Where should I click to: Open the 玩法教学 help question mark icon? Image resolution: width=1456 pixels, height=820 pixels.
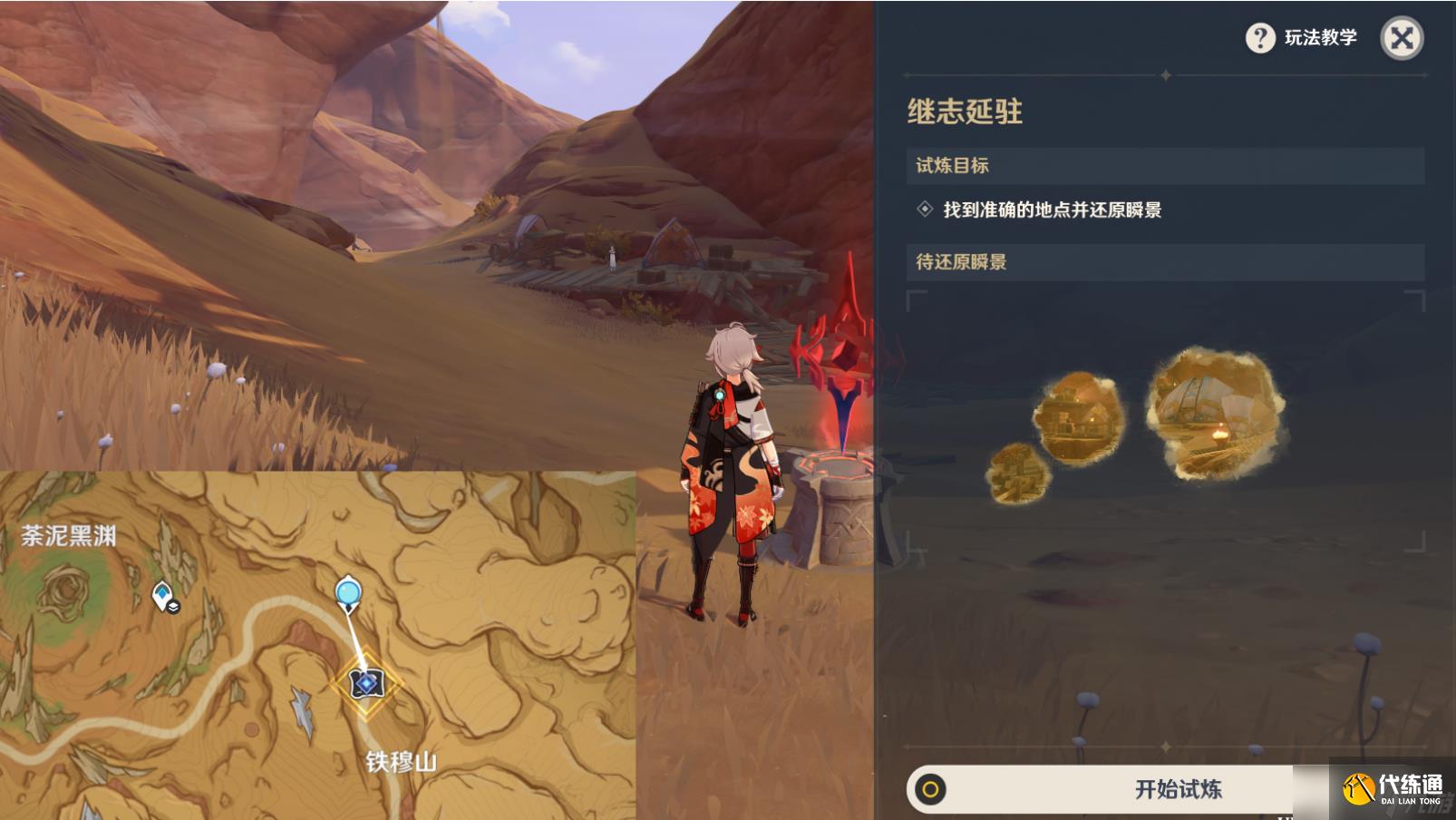[1261, 39]
